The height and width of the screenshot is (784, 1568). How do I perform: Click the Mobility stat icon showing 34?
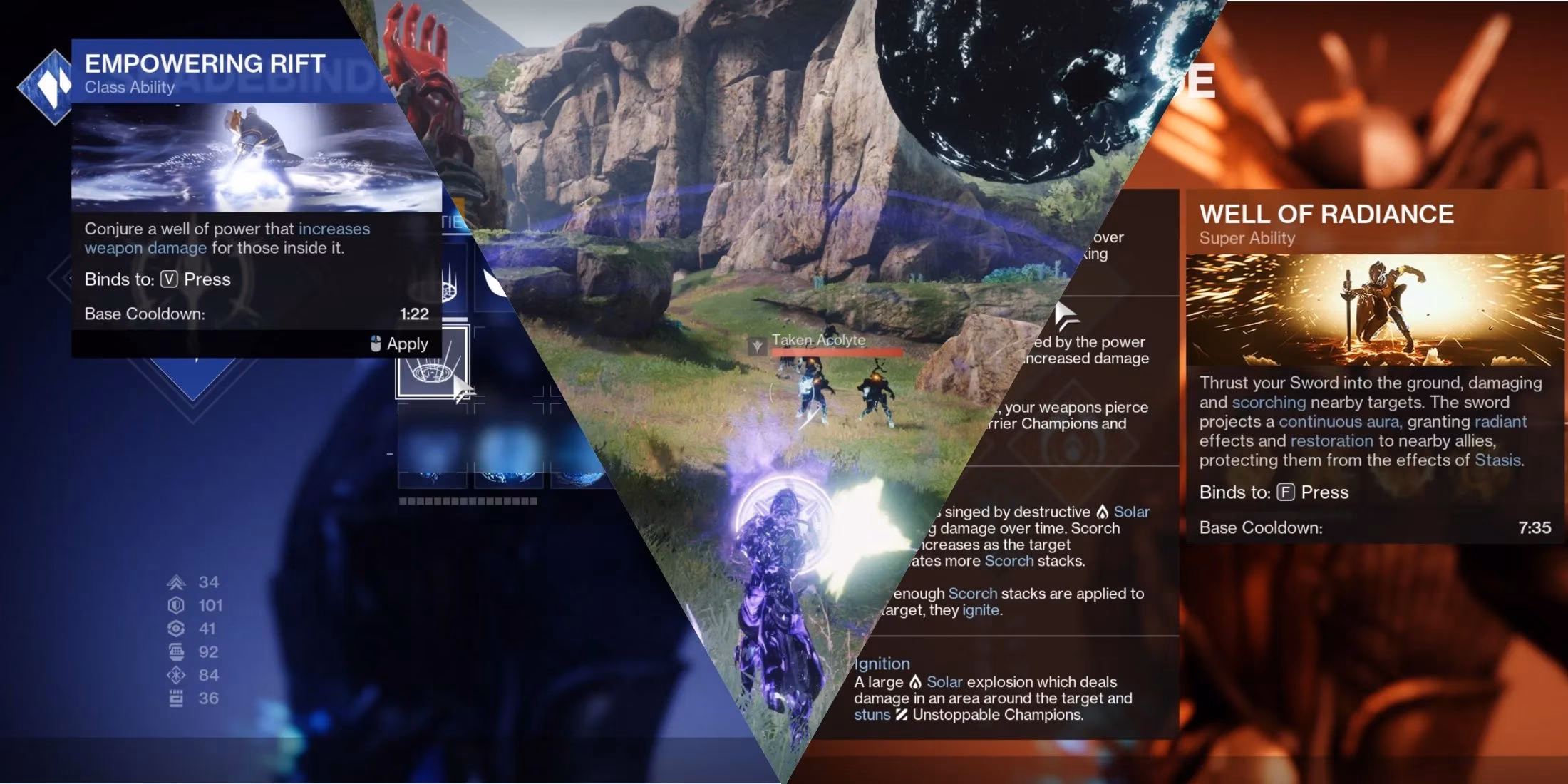(177, 582)
